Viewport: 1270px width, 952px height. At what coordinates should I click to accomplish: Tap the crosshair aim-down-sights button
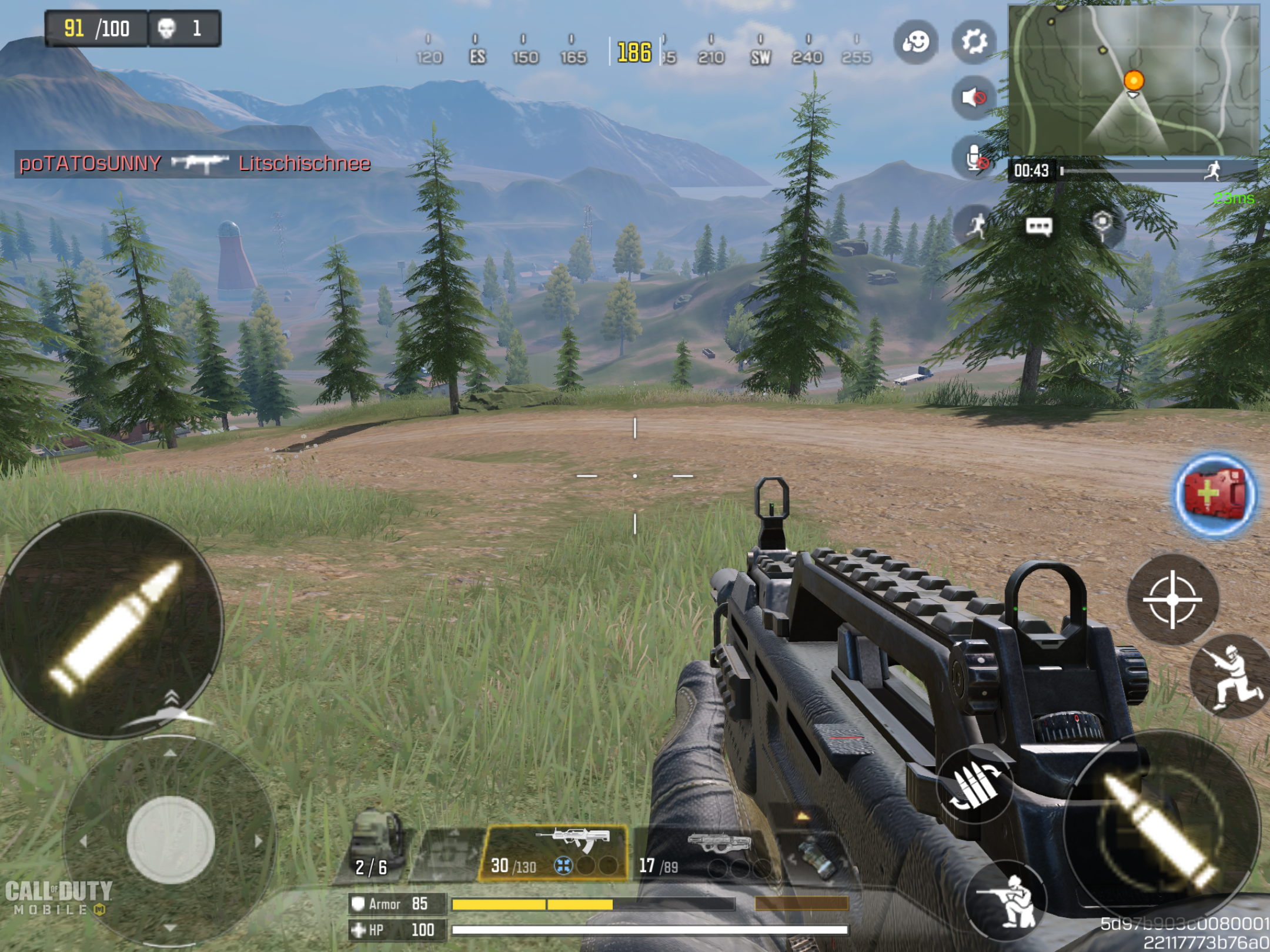(1172, 599)
